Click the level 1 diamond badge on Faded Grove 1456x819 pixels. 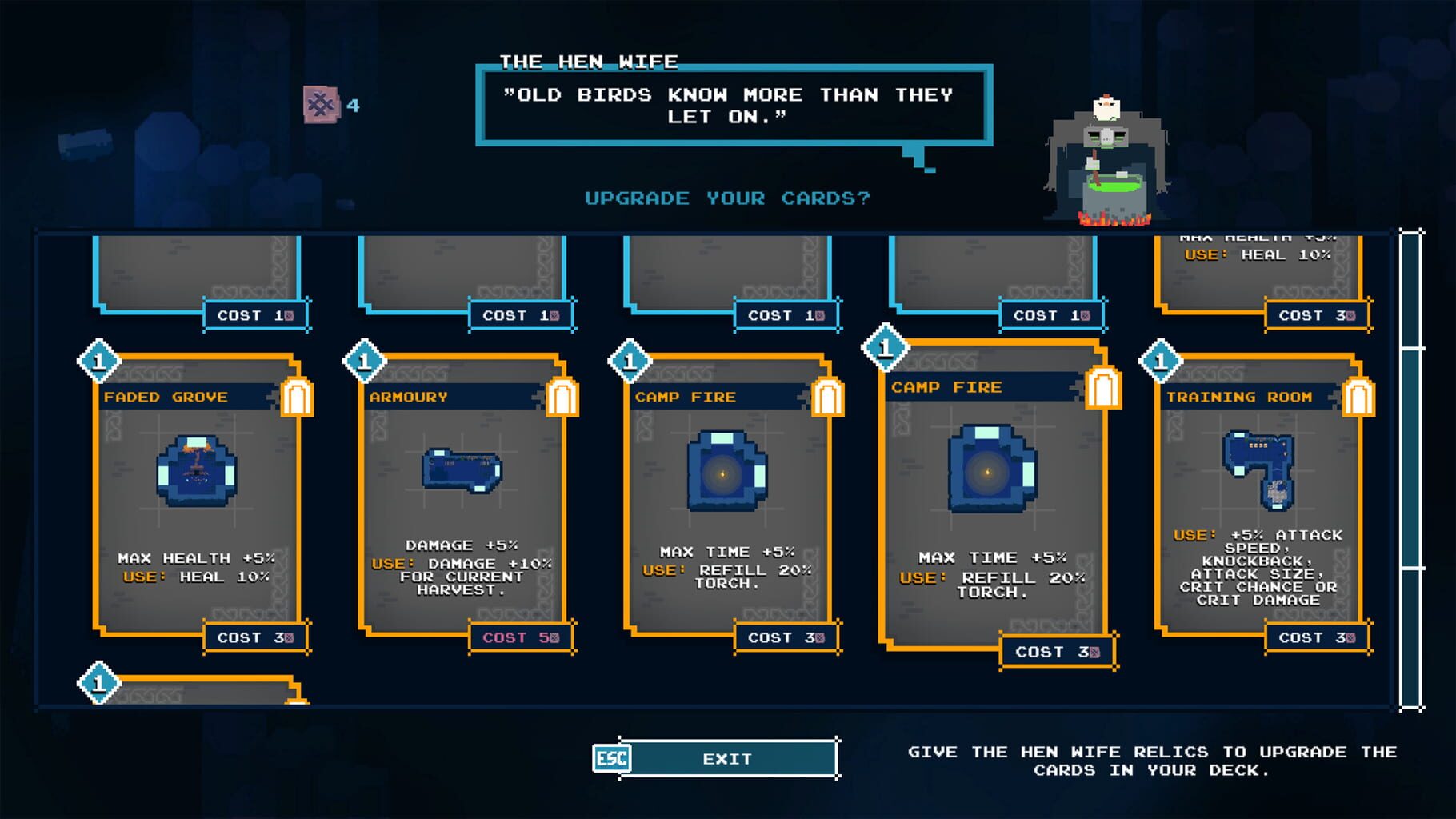[x=98, y=362]
